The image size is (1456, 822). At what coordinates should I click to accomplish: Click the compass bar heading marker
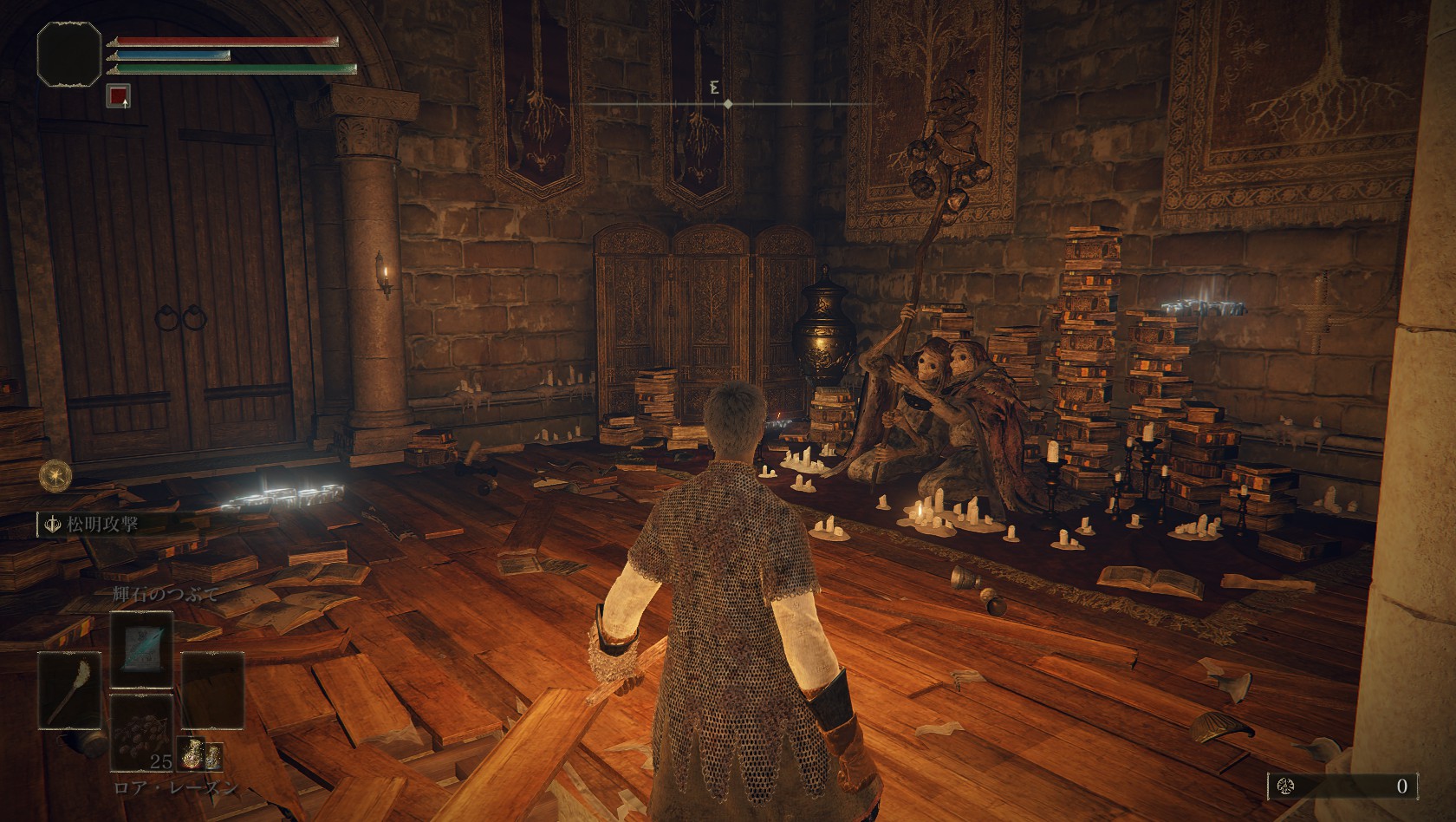point(727,104)
